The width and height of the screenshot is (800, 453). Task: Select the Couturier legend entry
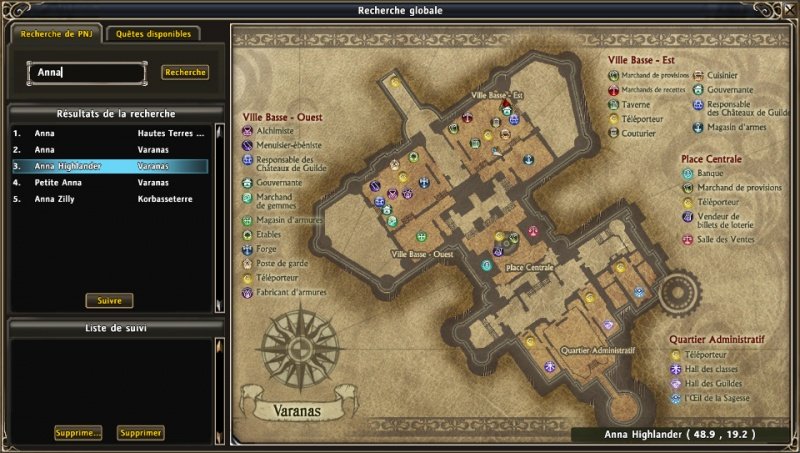641,133
